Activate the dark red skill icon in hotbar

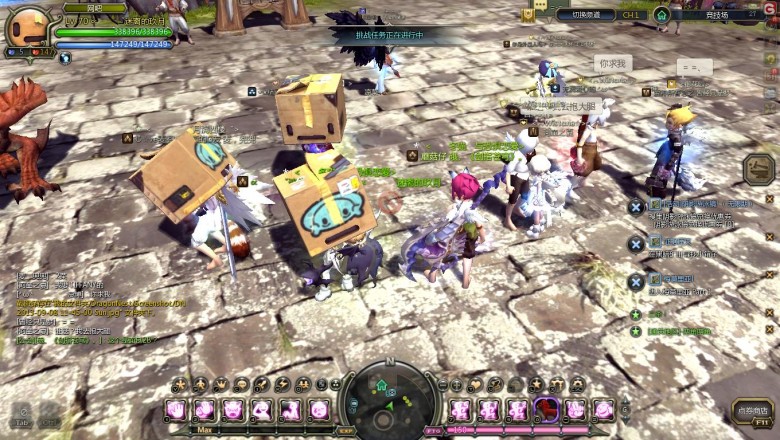tap(546, 410)
